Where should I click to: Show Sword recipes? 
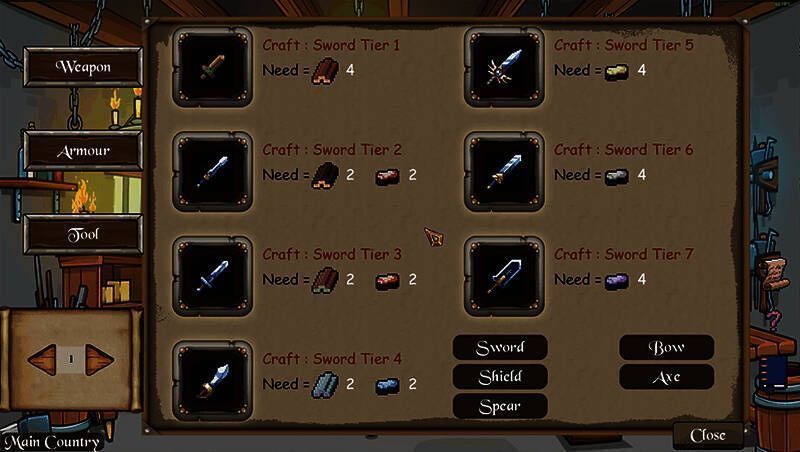click(500, 347)
